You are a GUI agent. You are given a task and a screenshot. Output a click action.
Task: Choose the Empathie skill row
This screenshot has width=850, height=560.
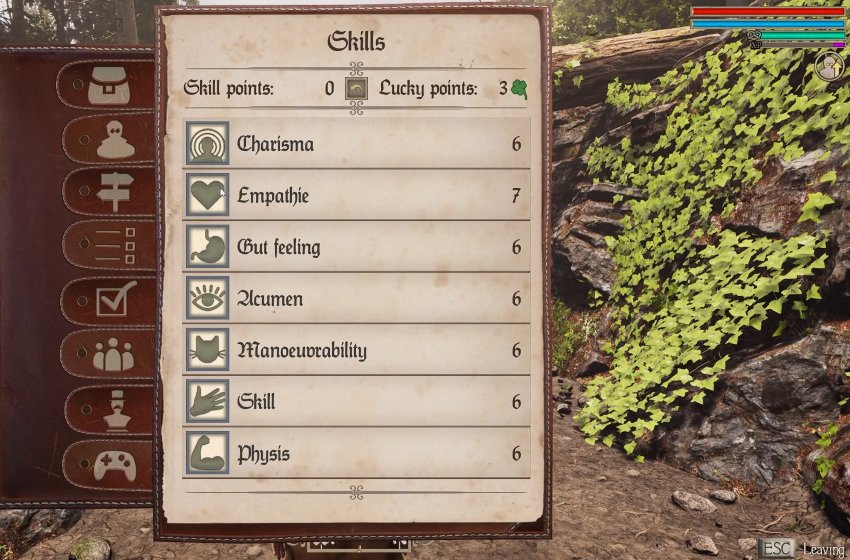[357, 196]
